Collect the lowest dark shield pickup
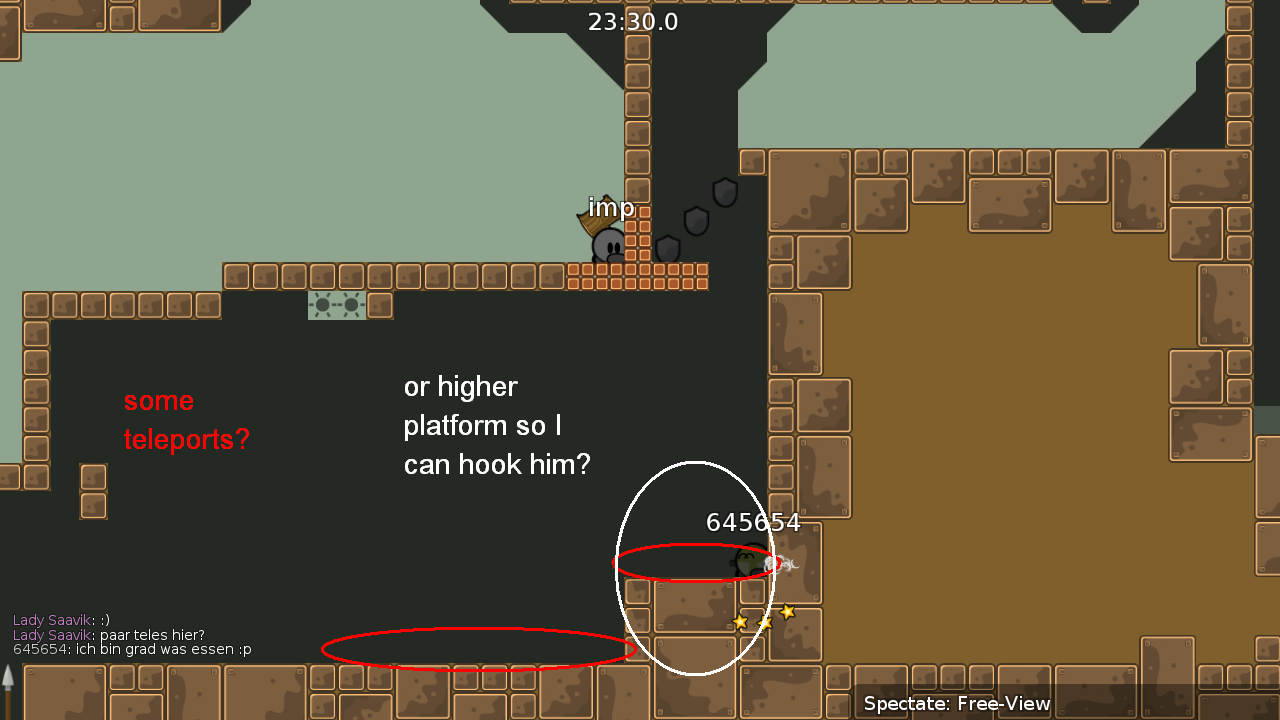The height and width of the screenshot is (720, 1280). [x=668, y=247]
